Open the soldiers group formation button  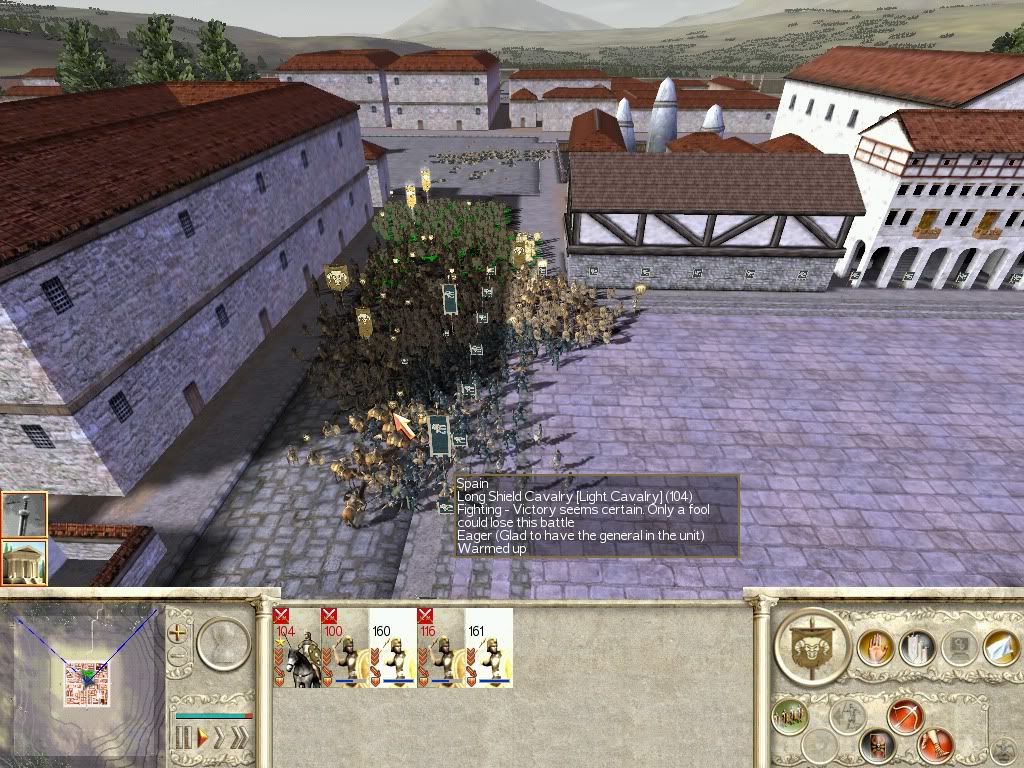coord(791,717)
